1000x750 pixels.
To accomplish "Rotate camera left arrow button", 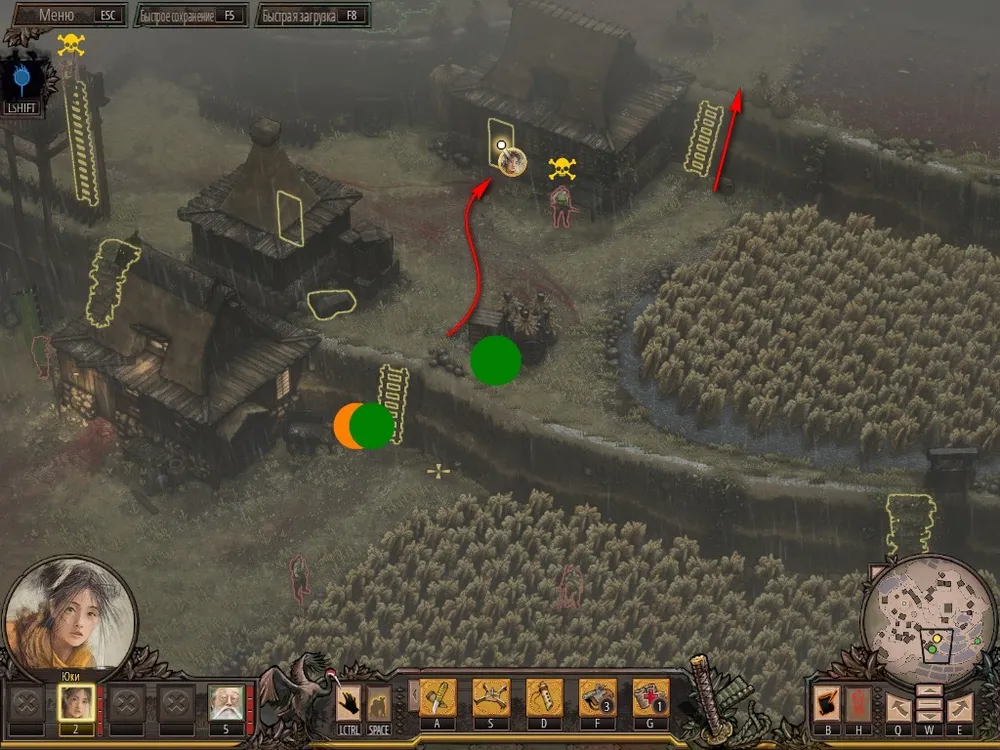I will click(x=897, y=707).
